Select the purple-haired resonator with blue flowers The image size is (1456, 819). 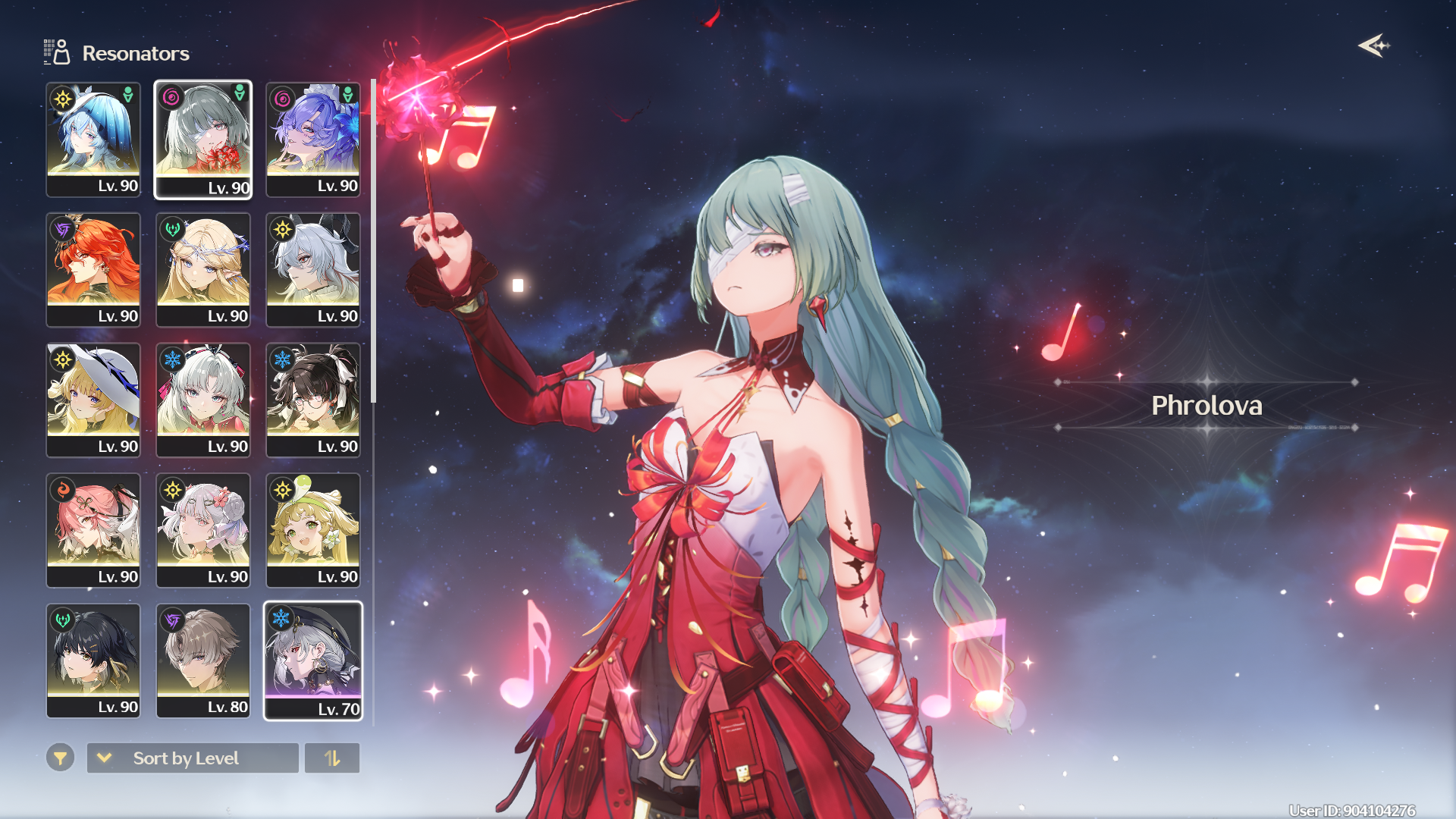point(313,140)
